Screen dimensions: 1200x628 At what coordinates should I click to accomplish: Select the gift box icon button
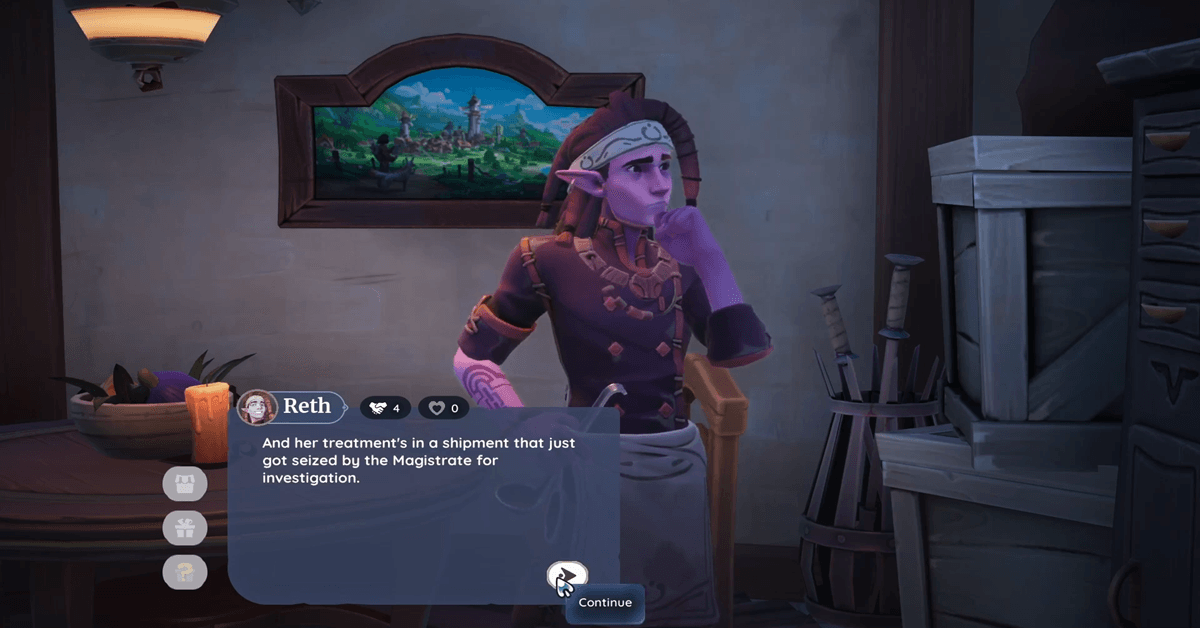[x=185, y=528]
